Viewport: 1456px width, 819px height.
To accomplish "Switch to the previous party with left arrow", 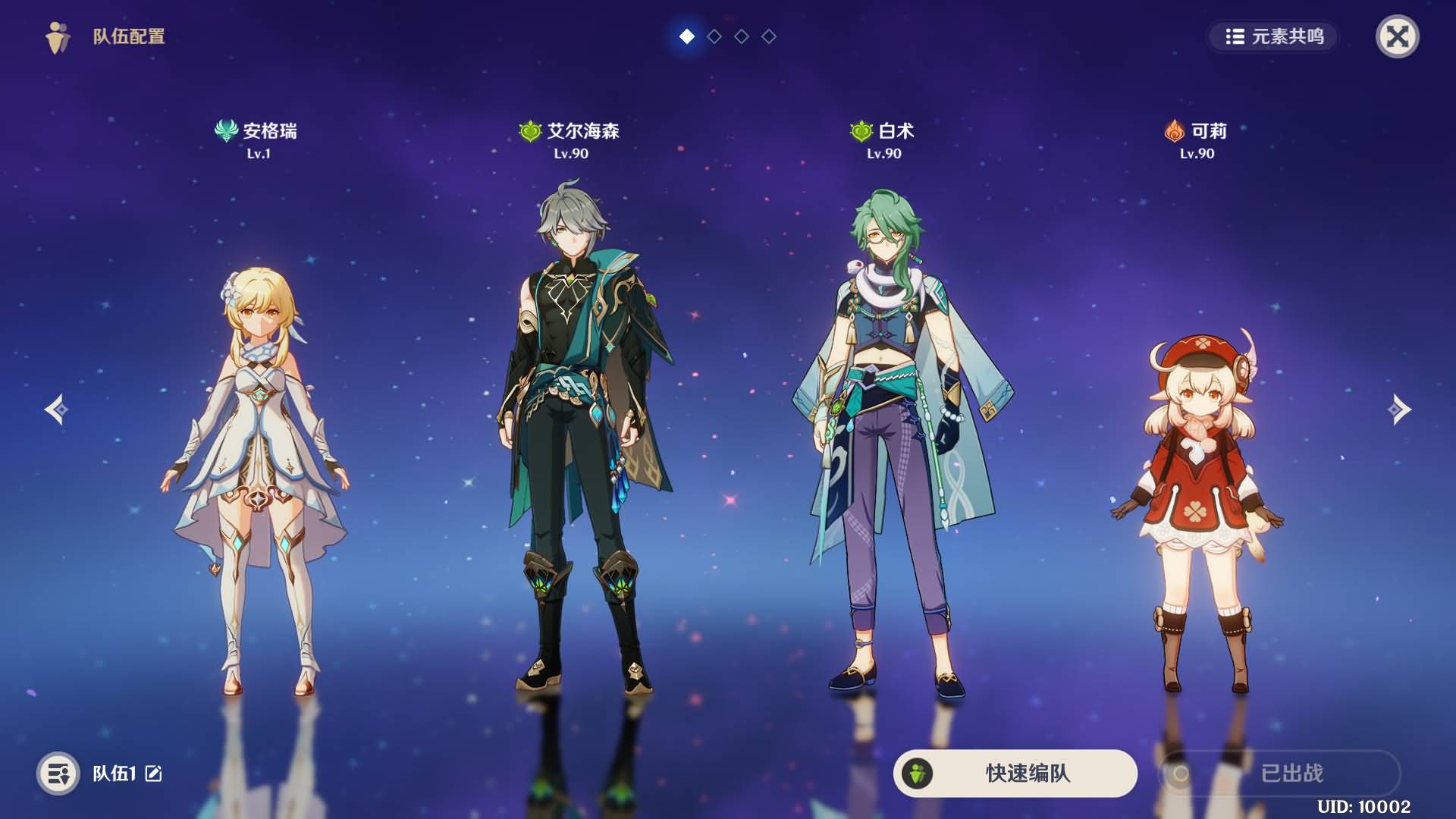I will (x=56, y=409).
